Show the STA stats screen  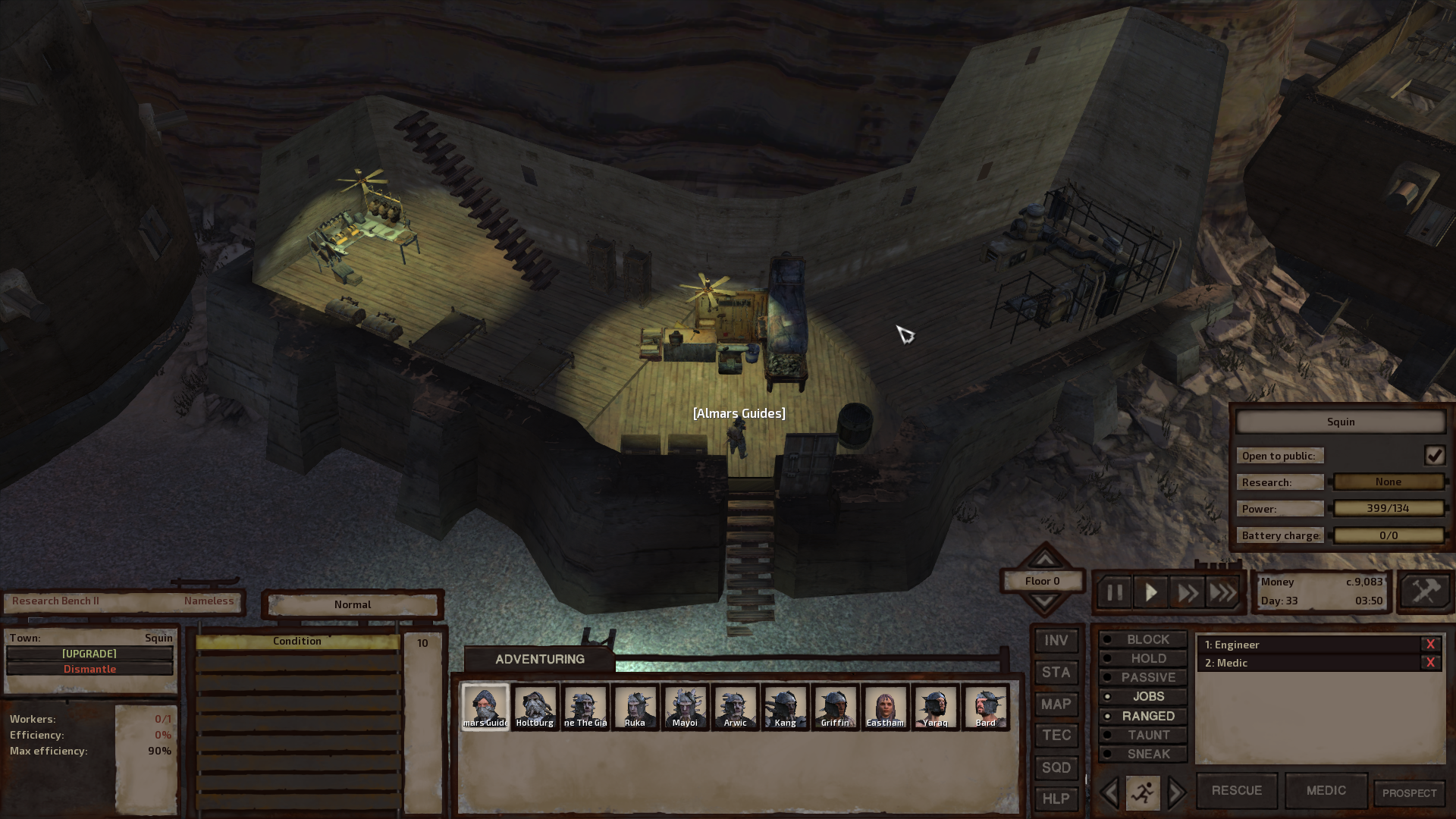click(x=1056, y=673)
